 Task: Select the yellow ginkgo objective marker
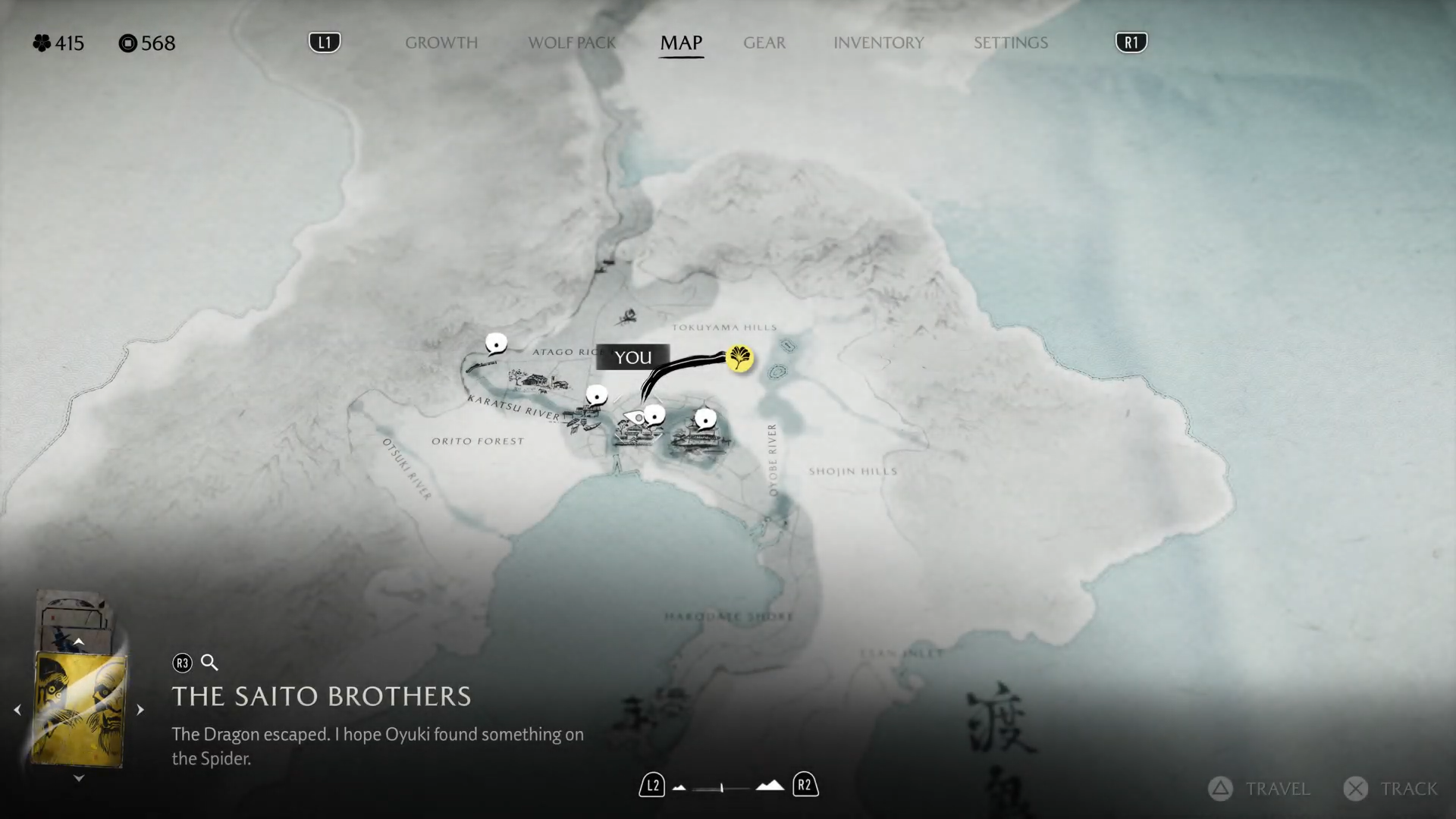(x=739, y=358)
